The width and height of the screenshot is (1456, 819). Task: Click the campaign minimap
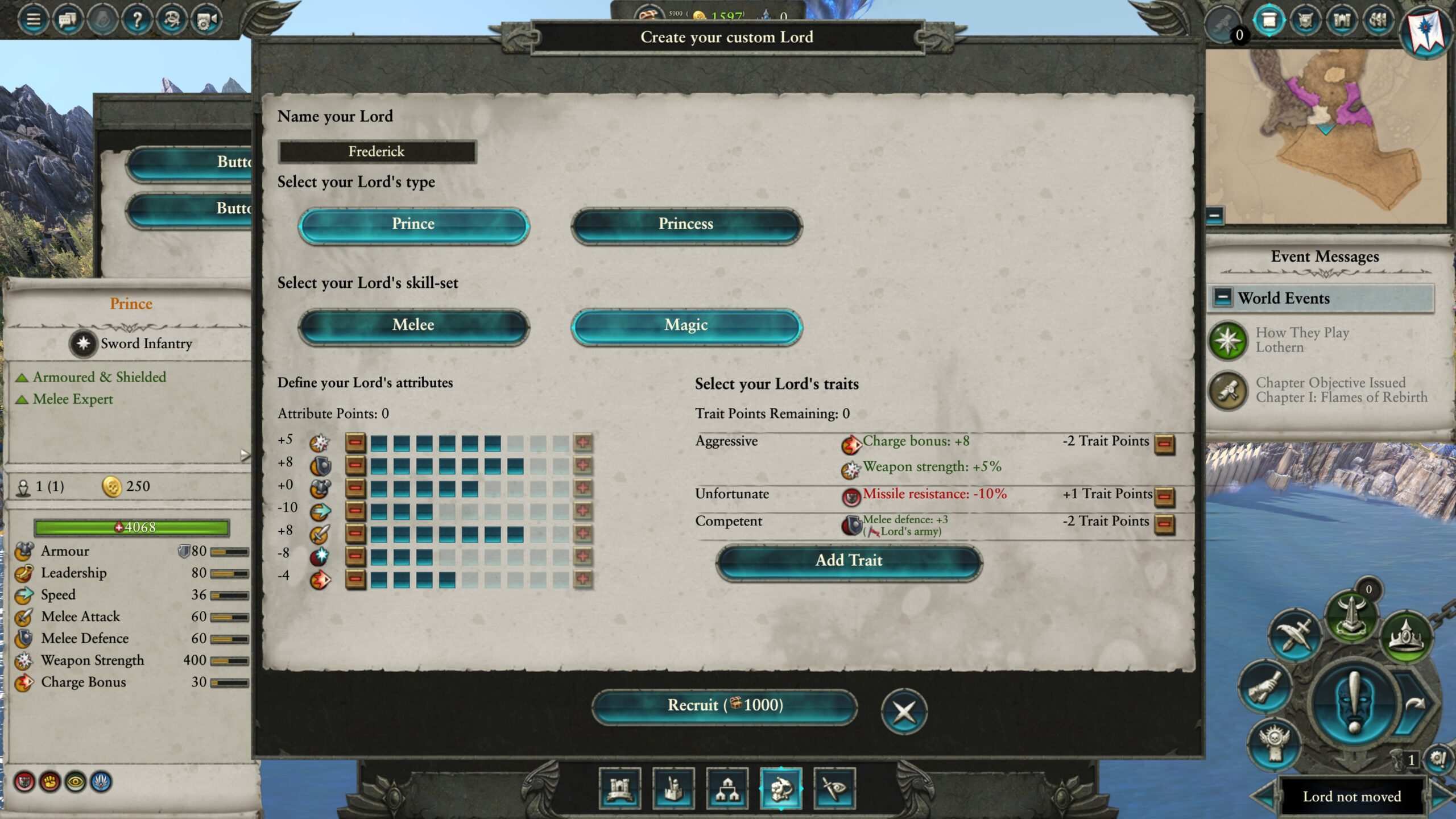(1325, 136)
